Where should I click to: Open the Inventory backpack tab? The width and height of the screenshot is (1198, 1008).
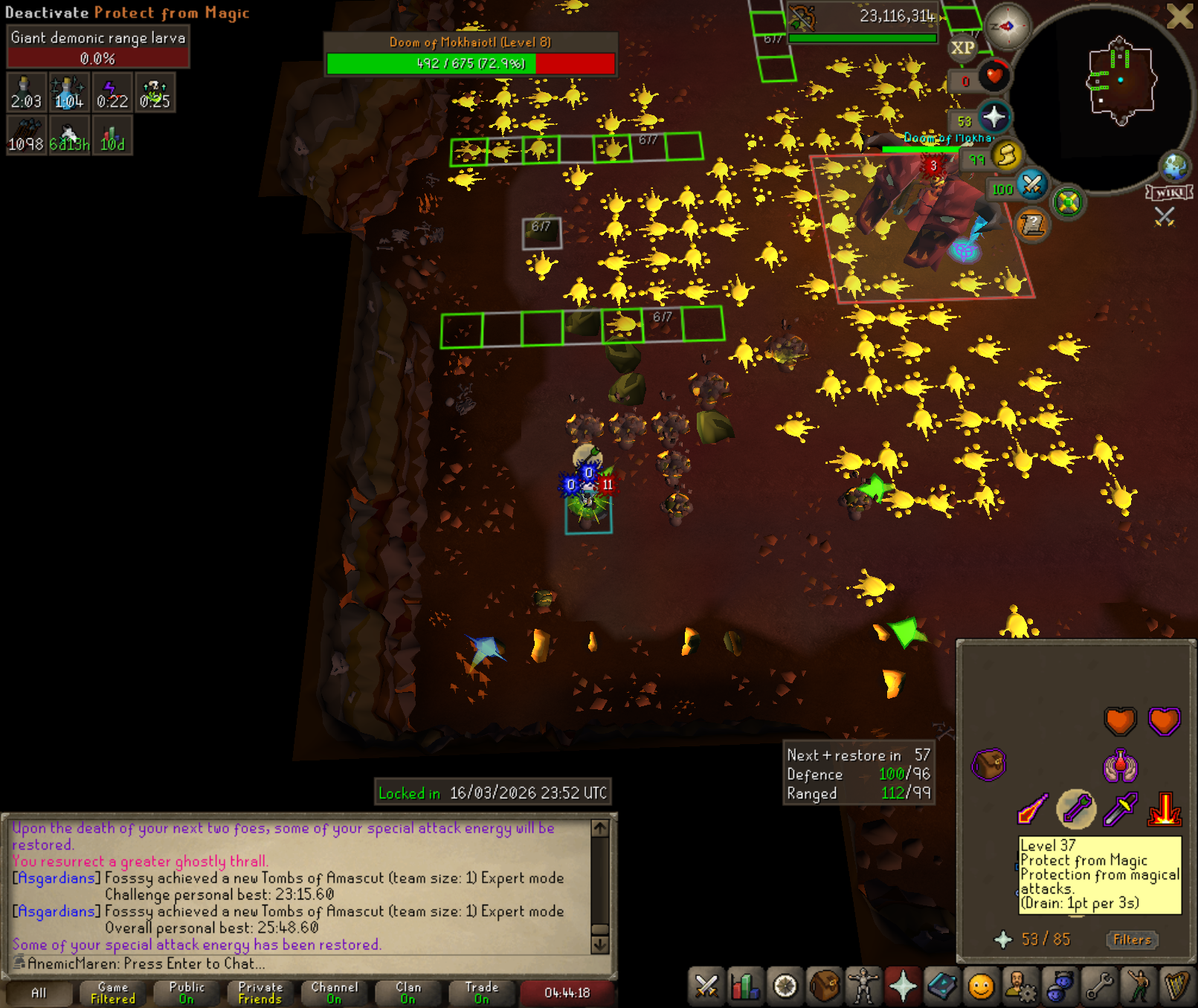pyautogui.click(x=824, y=986)
